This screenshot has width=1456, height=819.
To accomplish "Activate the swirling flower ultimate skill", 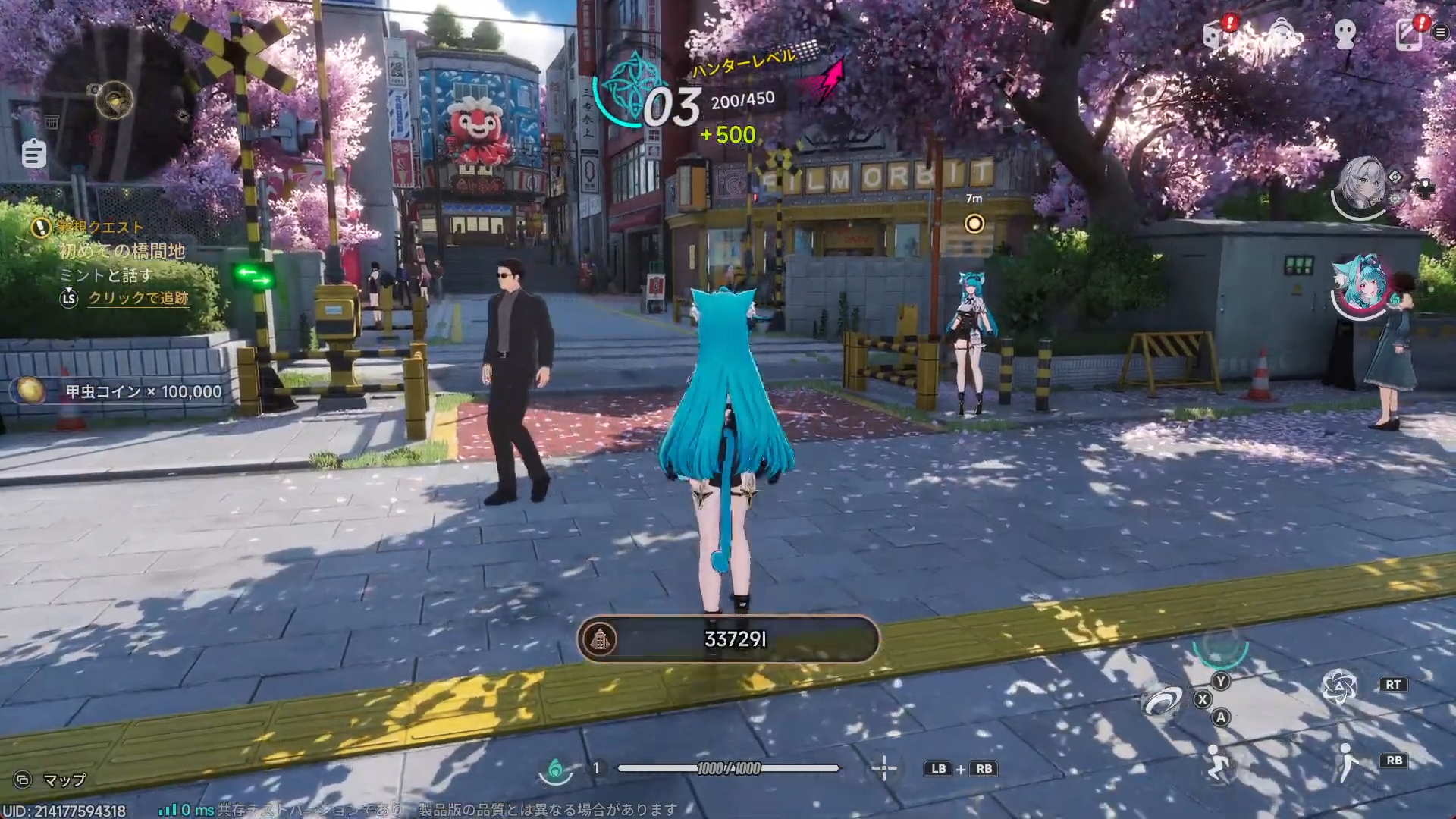I will pyautogui.click(x=1338, y=686).
